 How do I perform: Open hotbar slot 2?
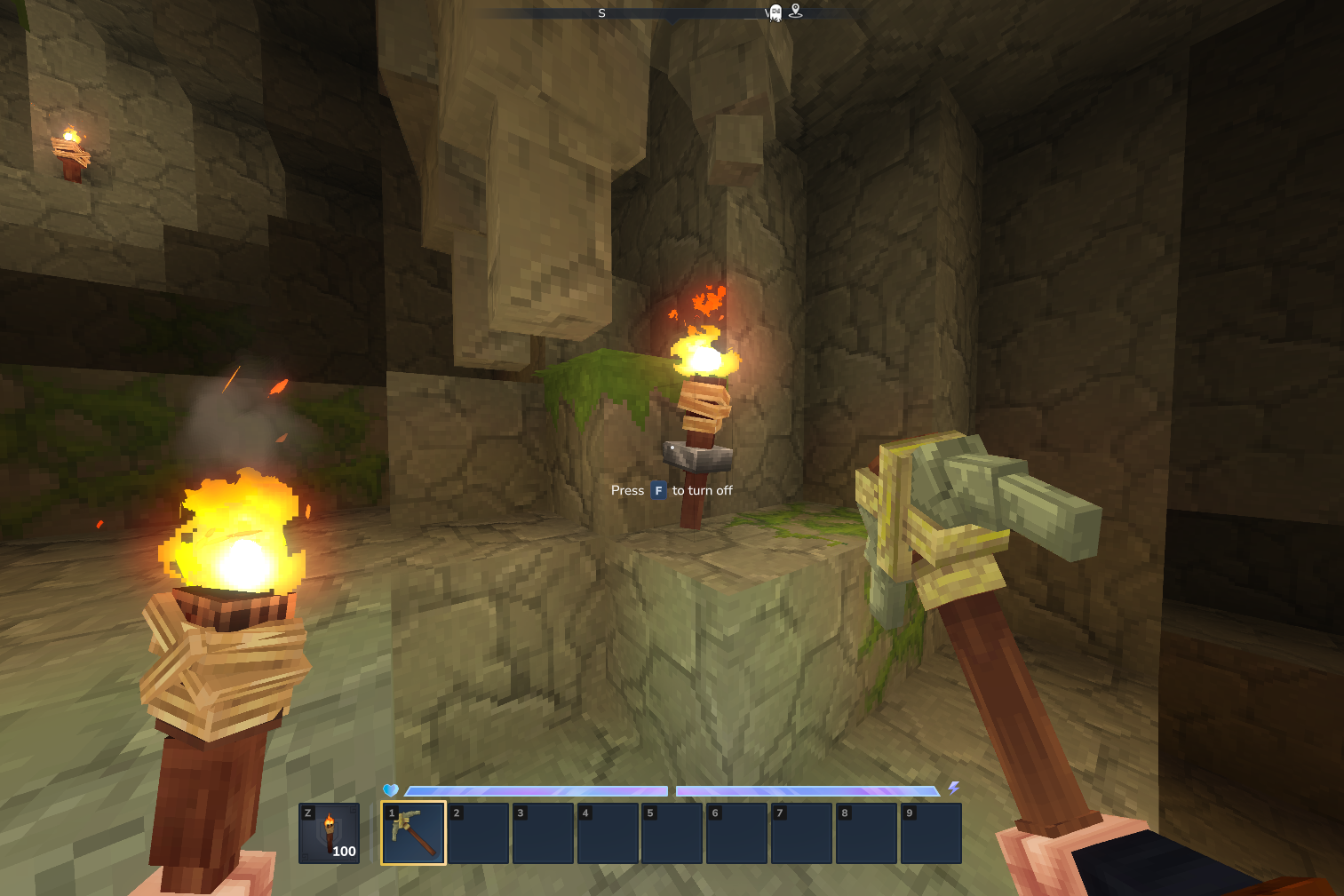(x=478, y=832)
